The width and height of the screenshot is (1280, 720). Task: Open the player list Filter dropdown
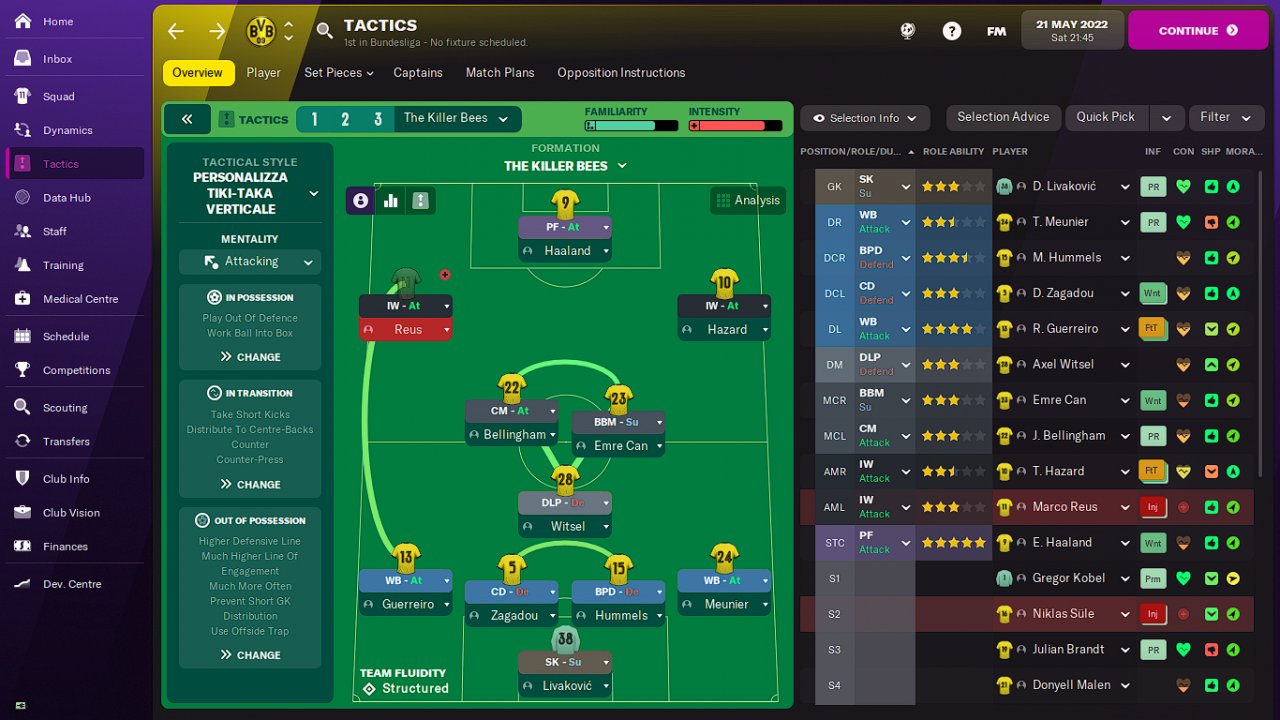pyautogui.click(x=1225, y=117)
